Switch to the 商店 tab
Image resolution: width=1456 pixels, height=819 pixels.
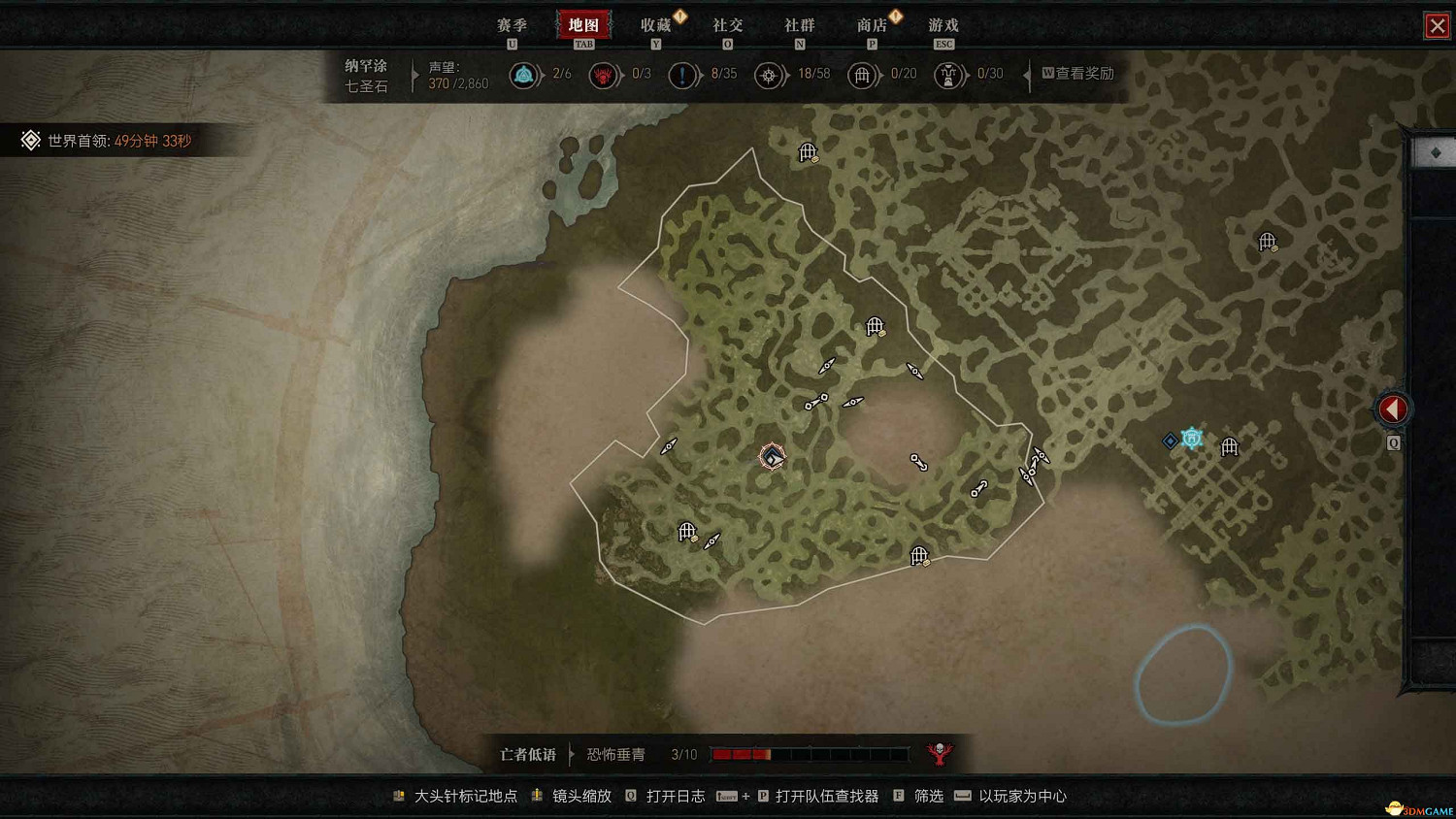(x=872, y=24)
